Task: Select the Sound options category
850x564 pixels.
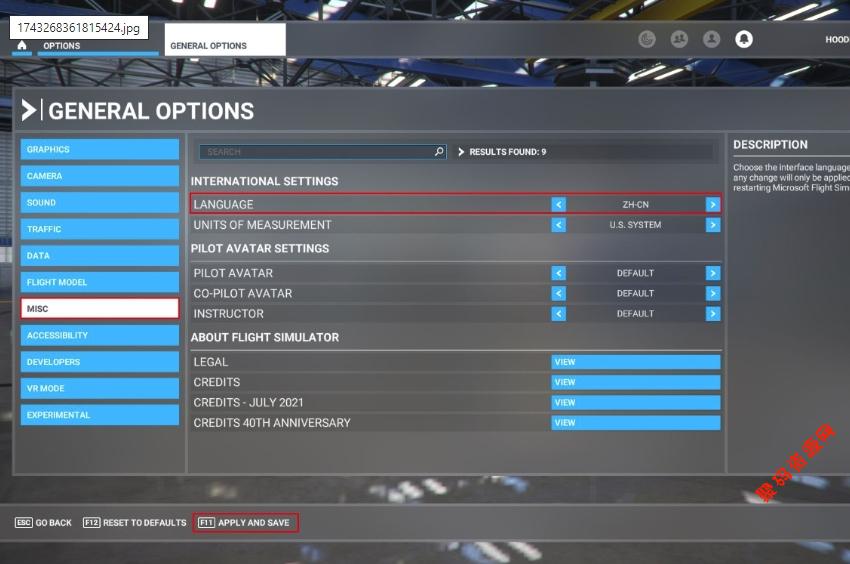Action: tap(99, 202)
